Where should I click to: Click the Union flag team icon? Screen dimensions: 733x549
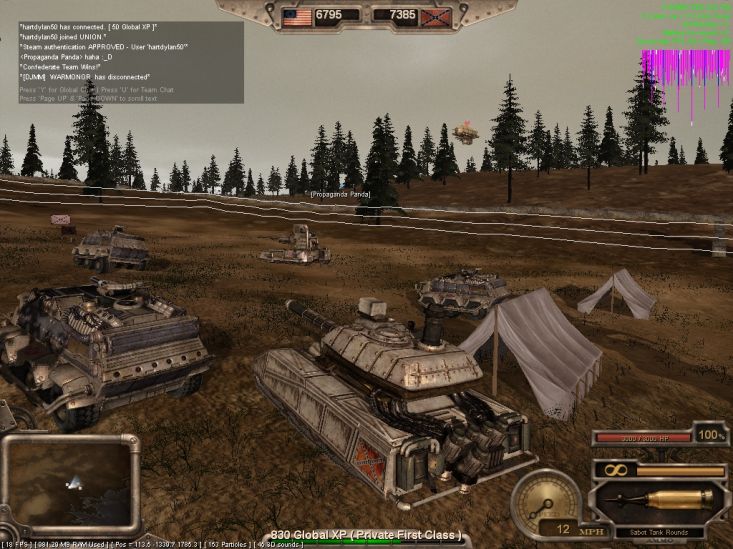(296, 16)
